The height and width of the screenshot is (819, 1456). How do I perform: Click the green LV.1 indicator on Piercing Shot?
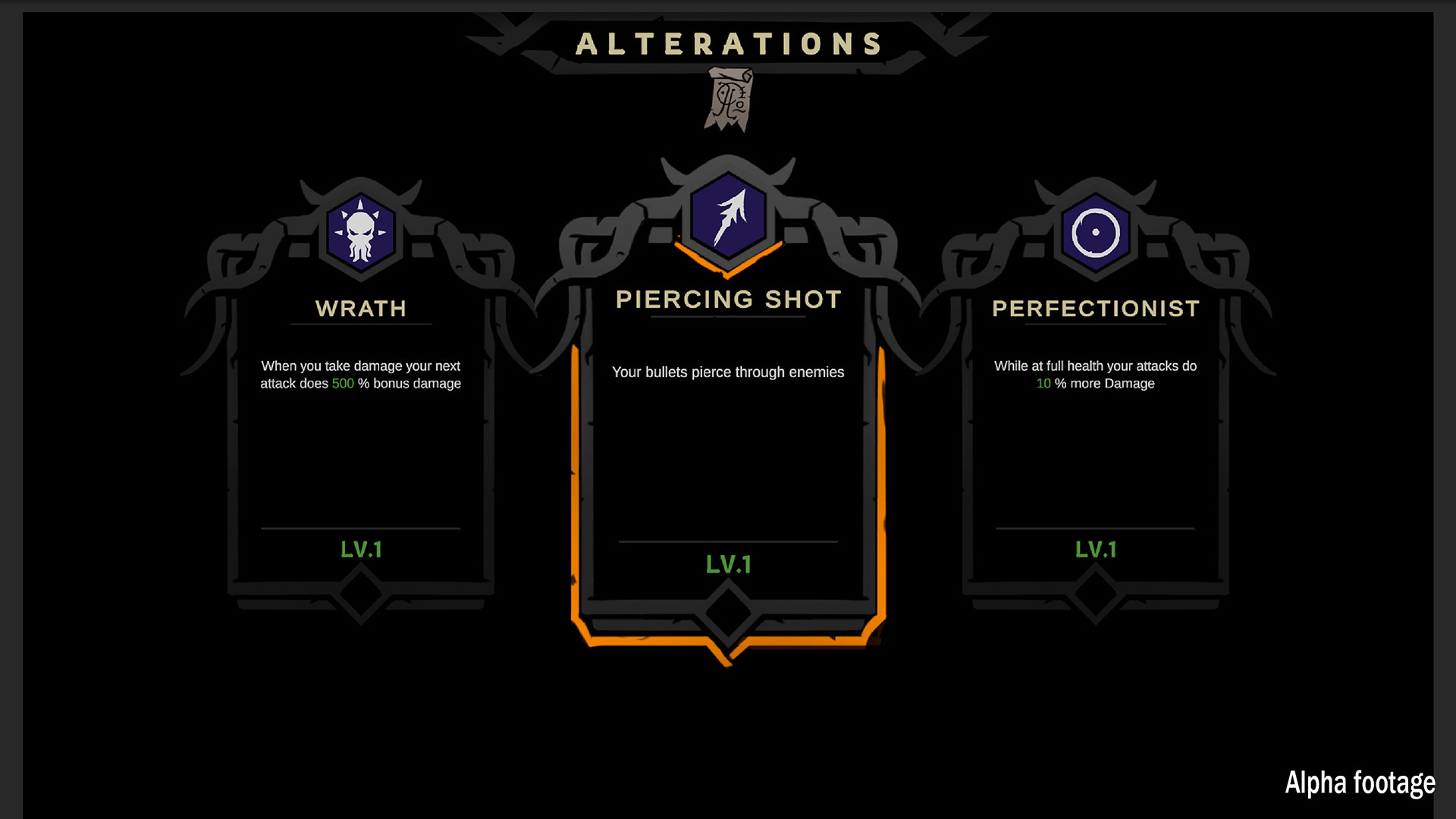point(728,563)
